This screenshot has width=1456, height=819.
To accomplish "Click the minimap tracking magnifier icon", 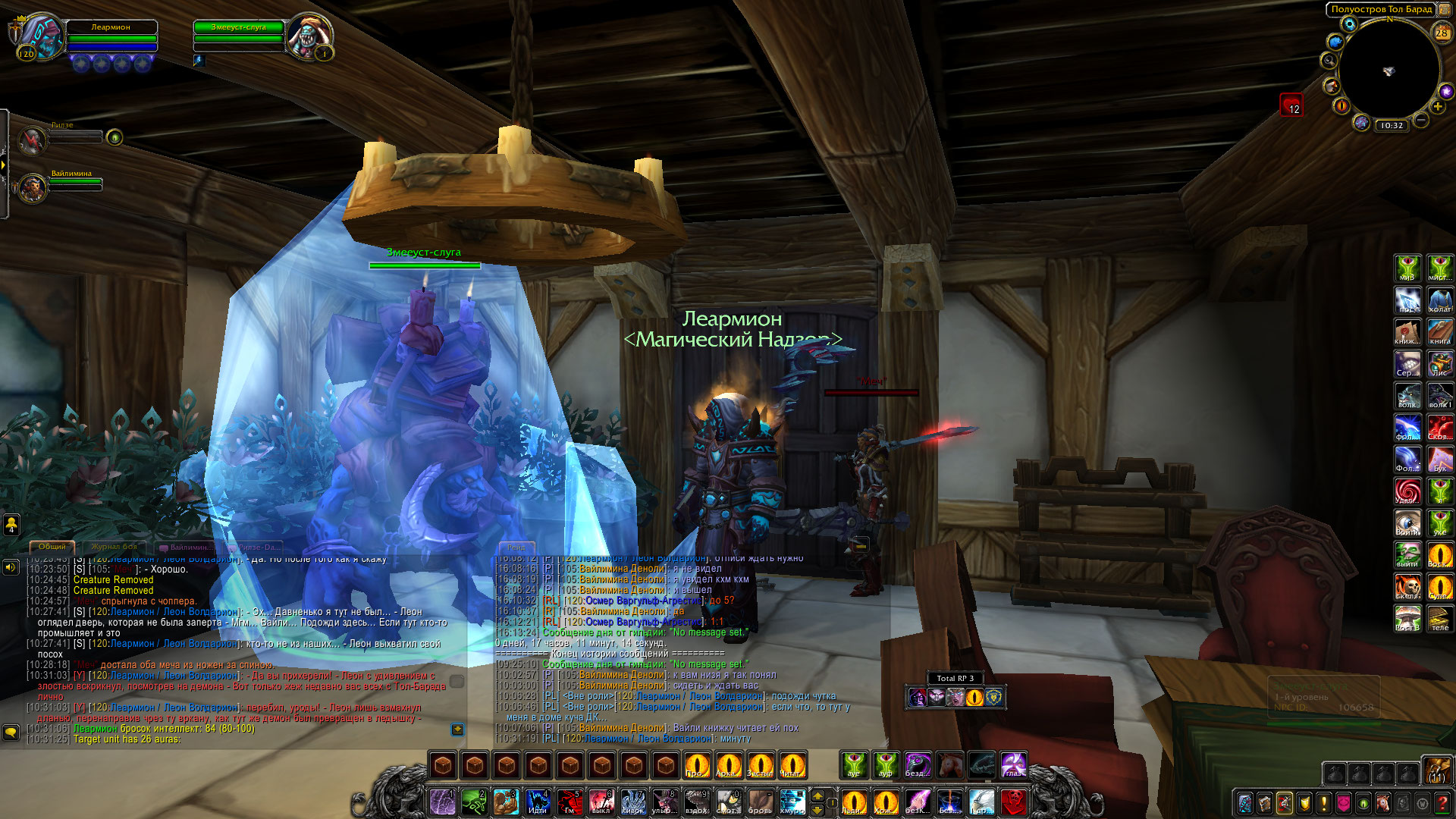I will 1329,60.
